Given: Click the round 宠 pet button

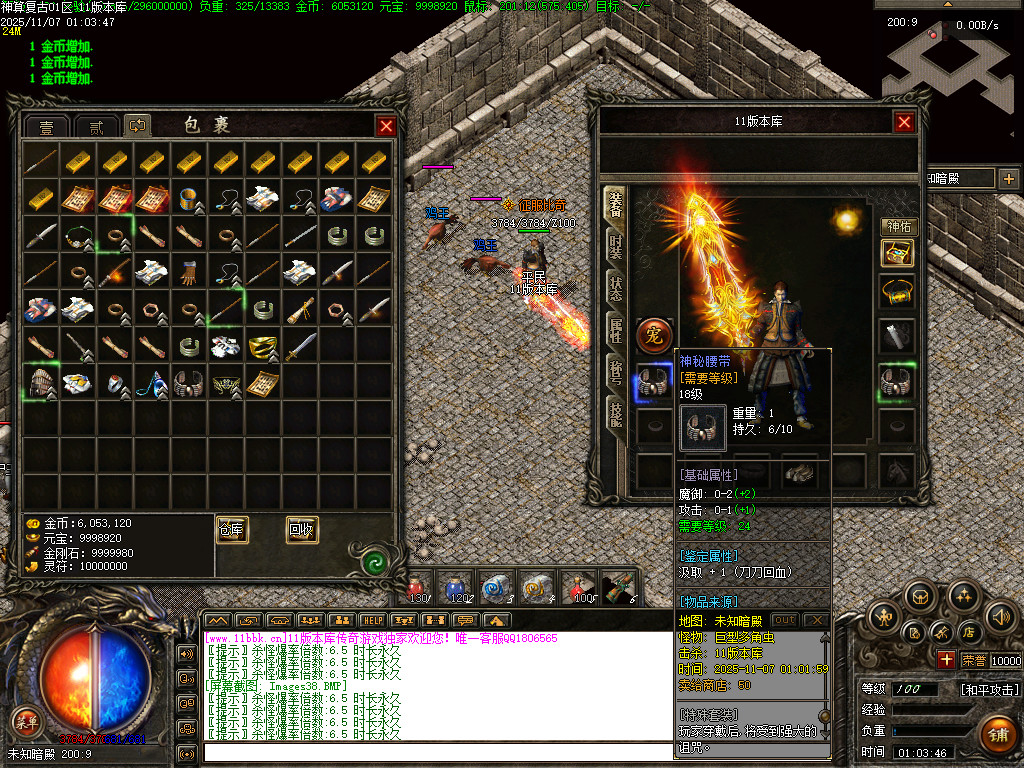Looking at the screenshot, I should pos(655,335).
